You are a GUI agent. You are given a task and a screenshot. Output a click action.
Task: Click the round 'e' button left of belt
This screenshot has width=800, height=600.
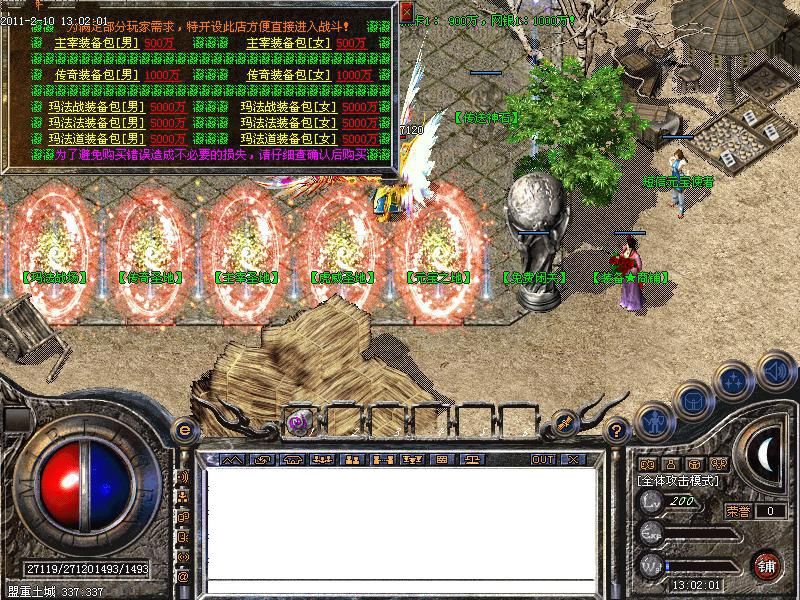pyautogui.click(x=183, y=430)
